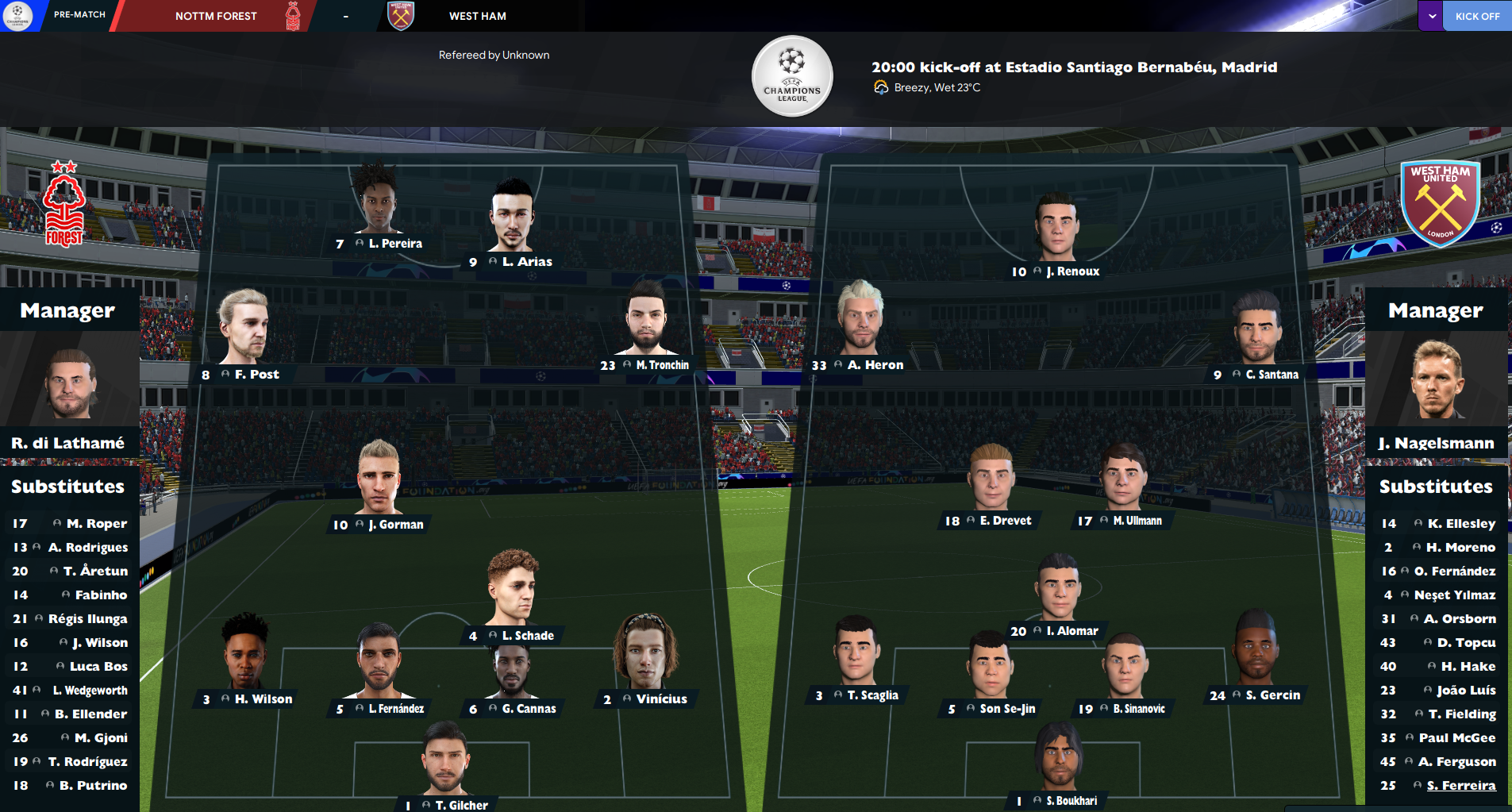
Task: Select substitute Fabinho from Forest bench
Action: point(100,595)
